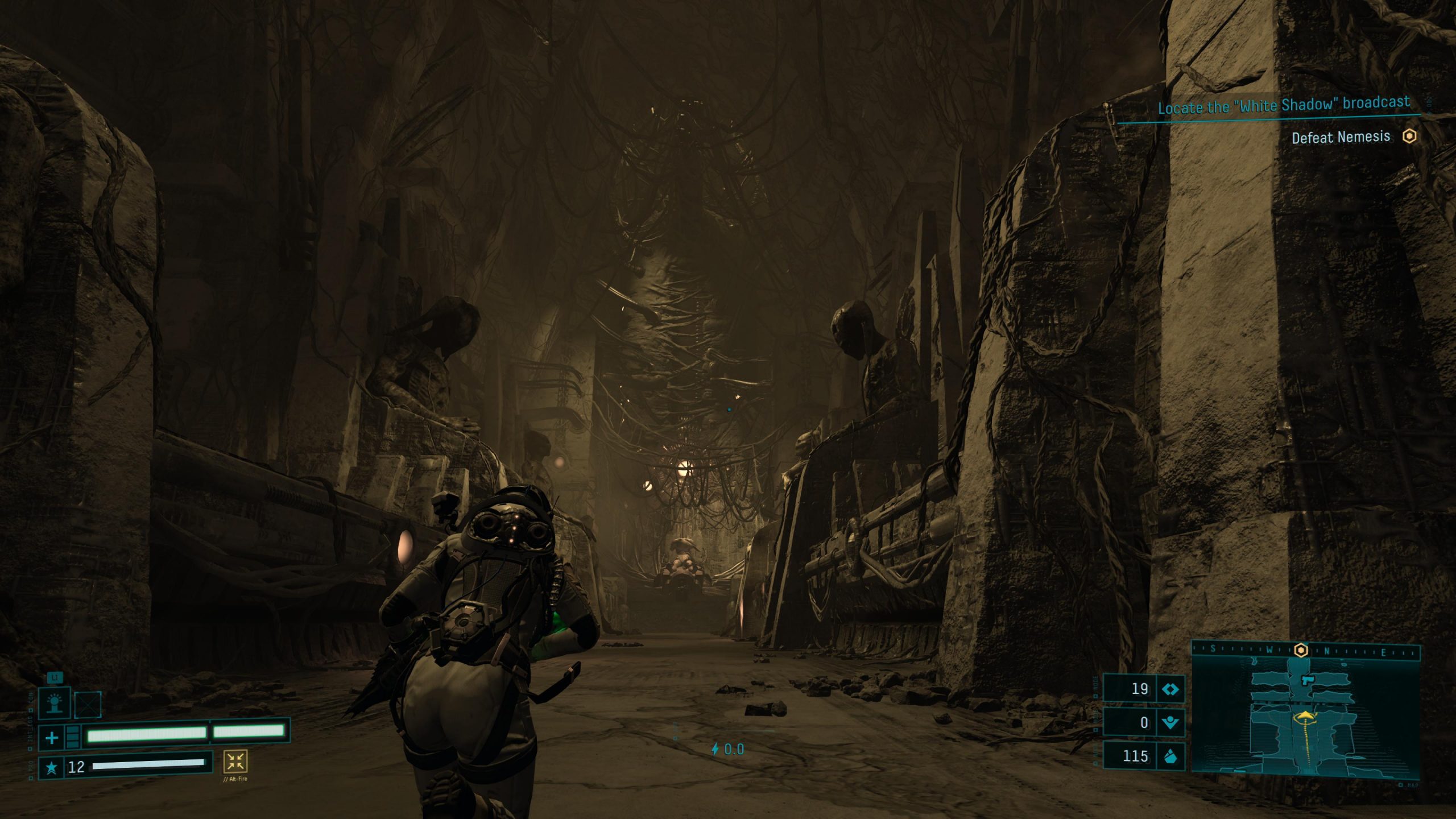Select the weapon proficiency star icon
This screenshot has height=819, width=1456.
coord(51,768)
